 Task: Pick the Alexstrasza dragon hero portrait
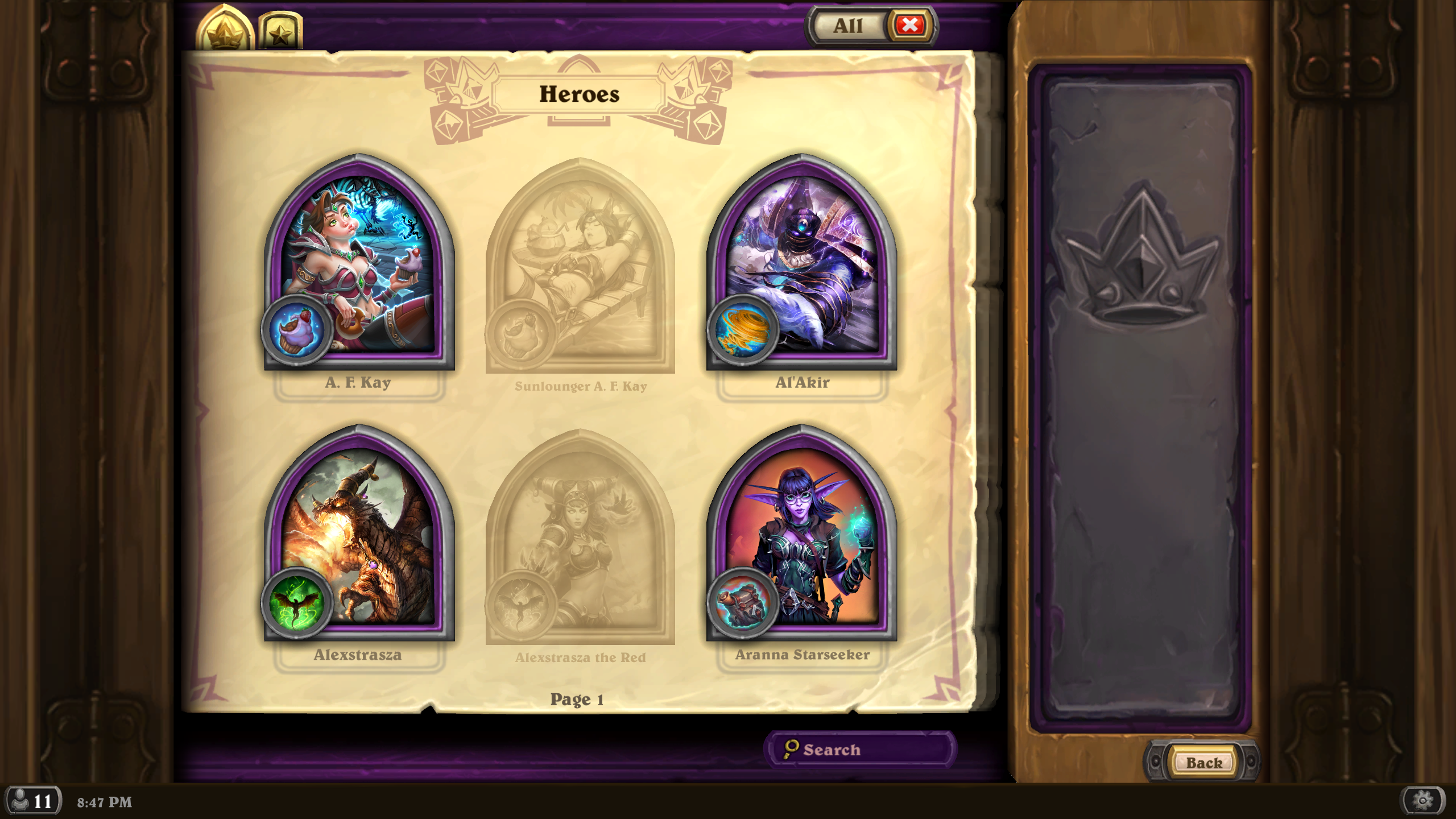(x=359, y=537)
